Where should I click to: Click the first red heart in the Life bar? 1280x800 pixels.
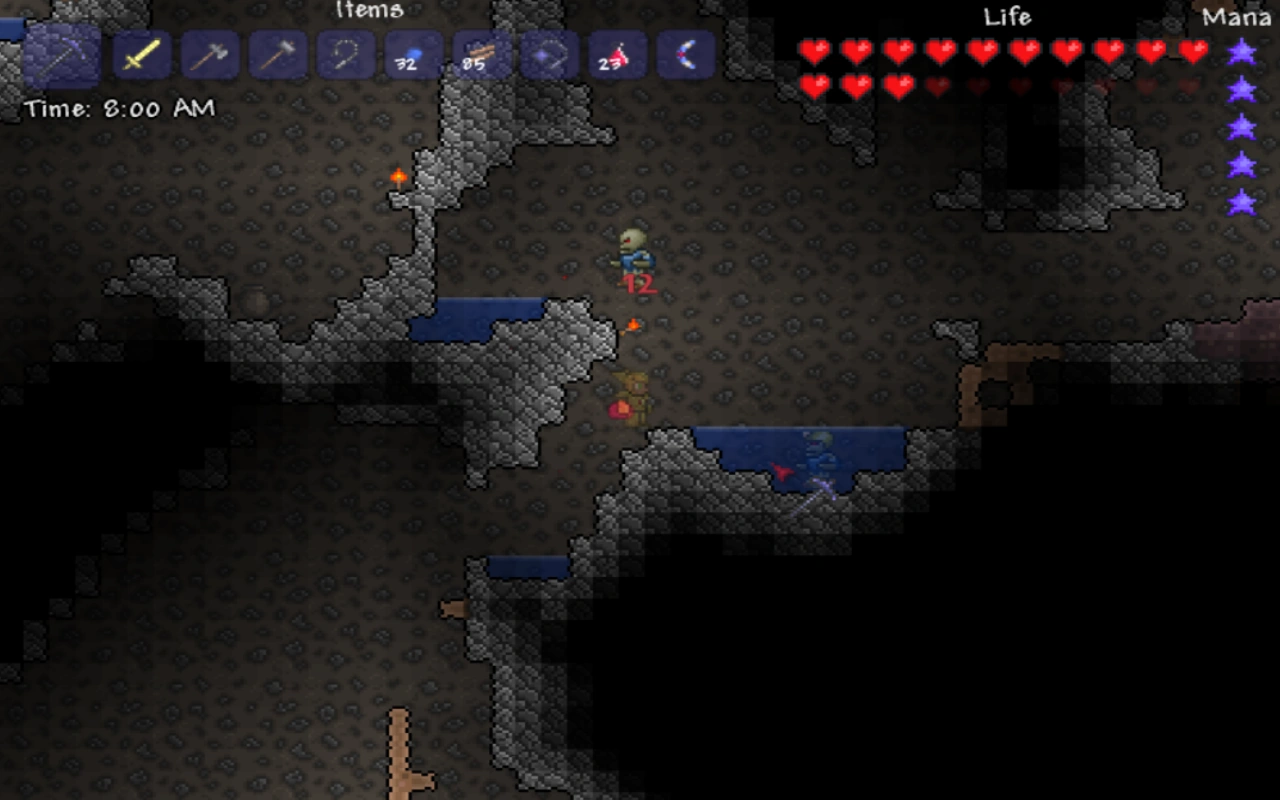(x=813, y=50)
